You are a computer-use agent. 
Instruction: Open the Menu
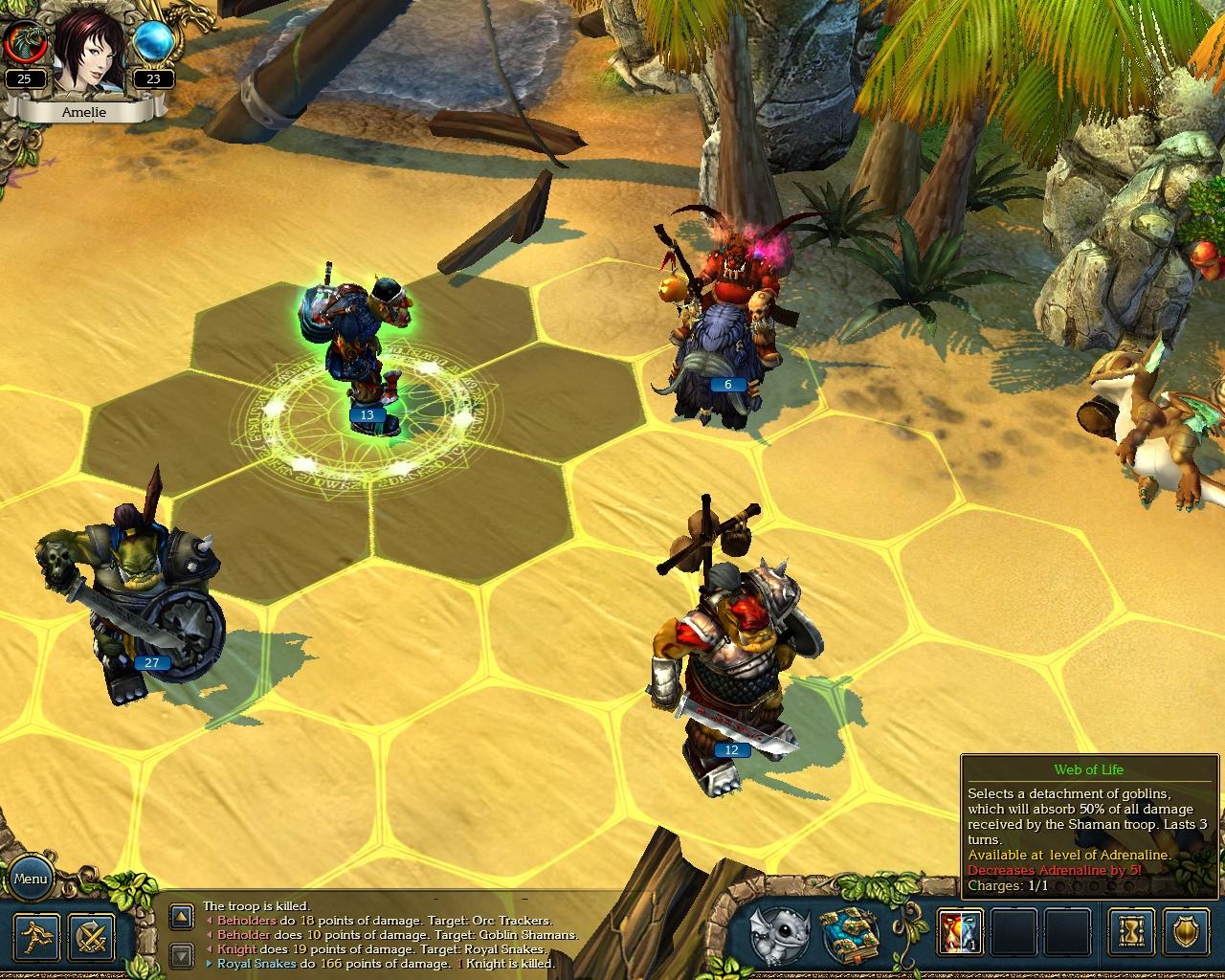tap(32, 878)
